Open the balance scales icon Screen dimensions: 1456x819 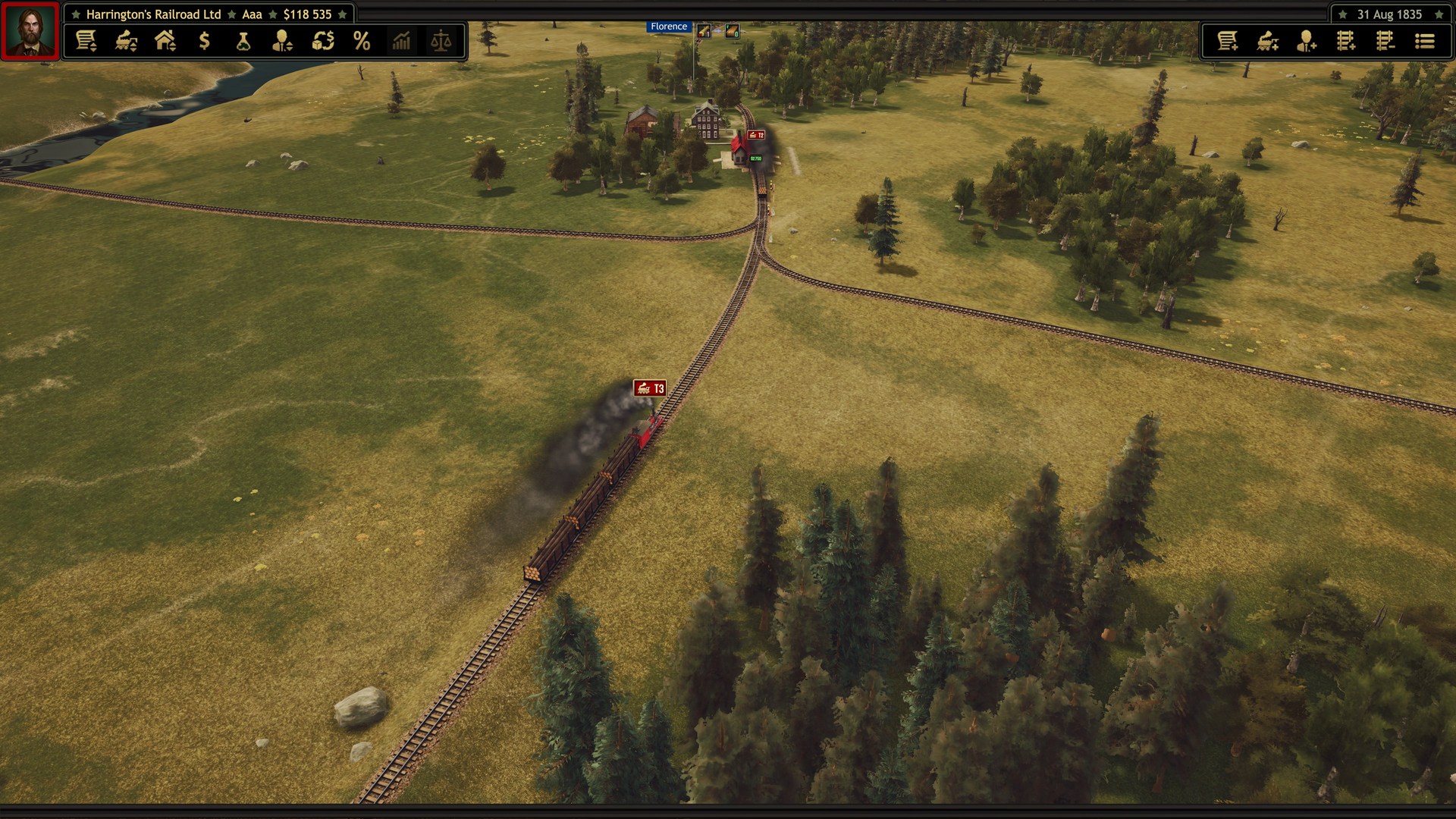click(x=441, y=41)
